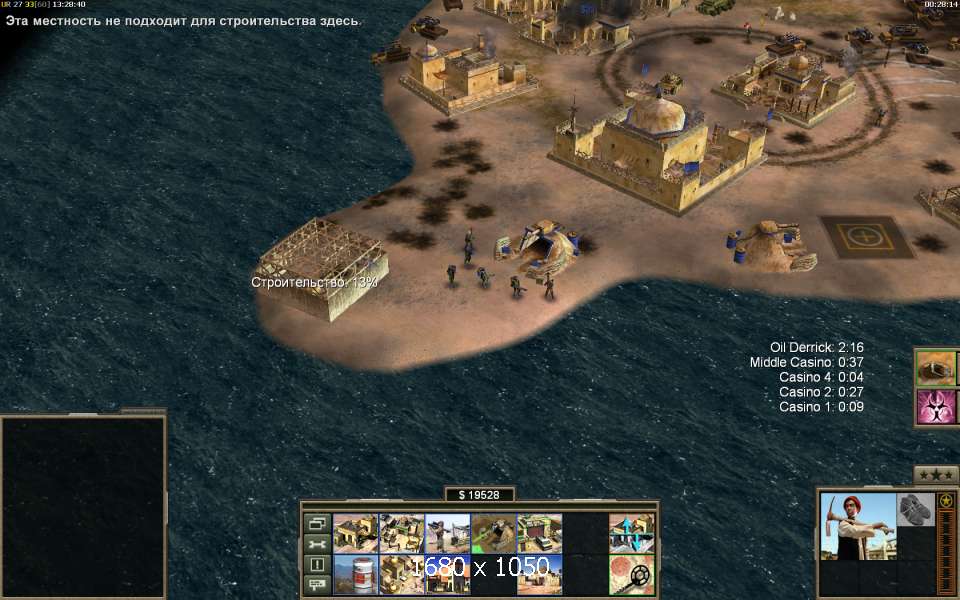Click the black minimap panel
960x600 pixels.
pyautogui.click(x=83, y=505)
